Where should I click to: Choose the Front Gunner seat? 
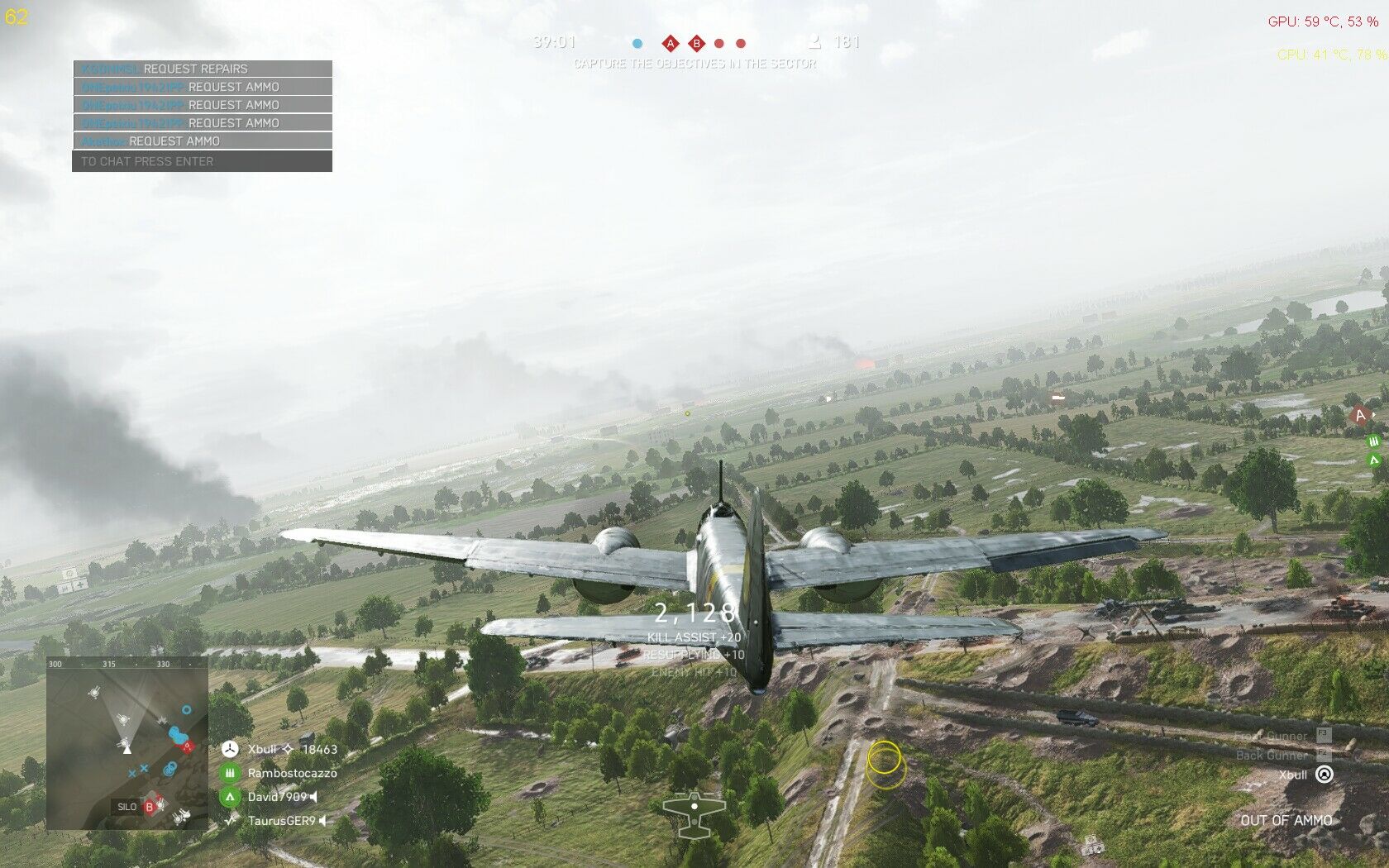pos(1282,735)
